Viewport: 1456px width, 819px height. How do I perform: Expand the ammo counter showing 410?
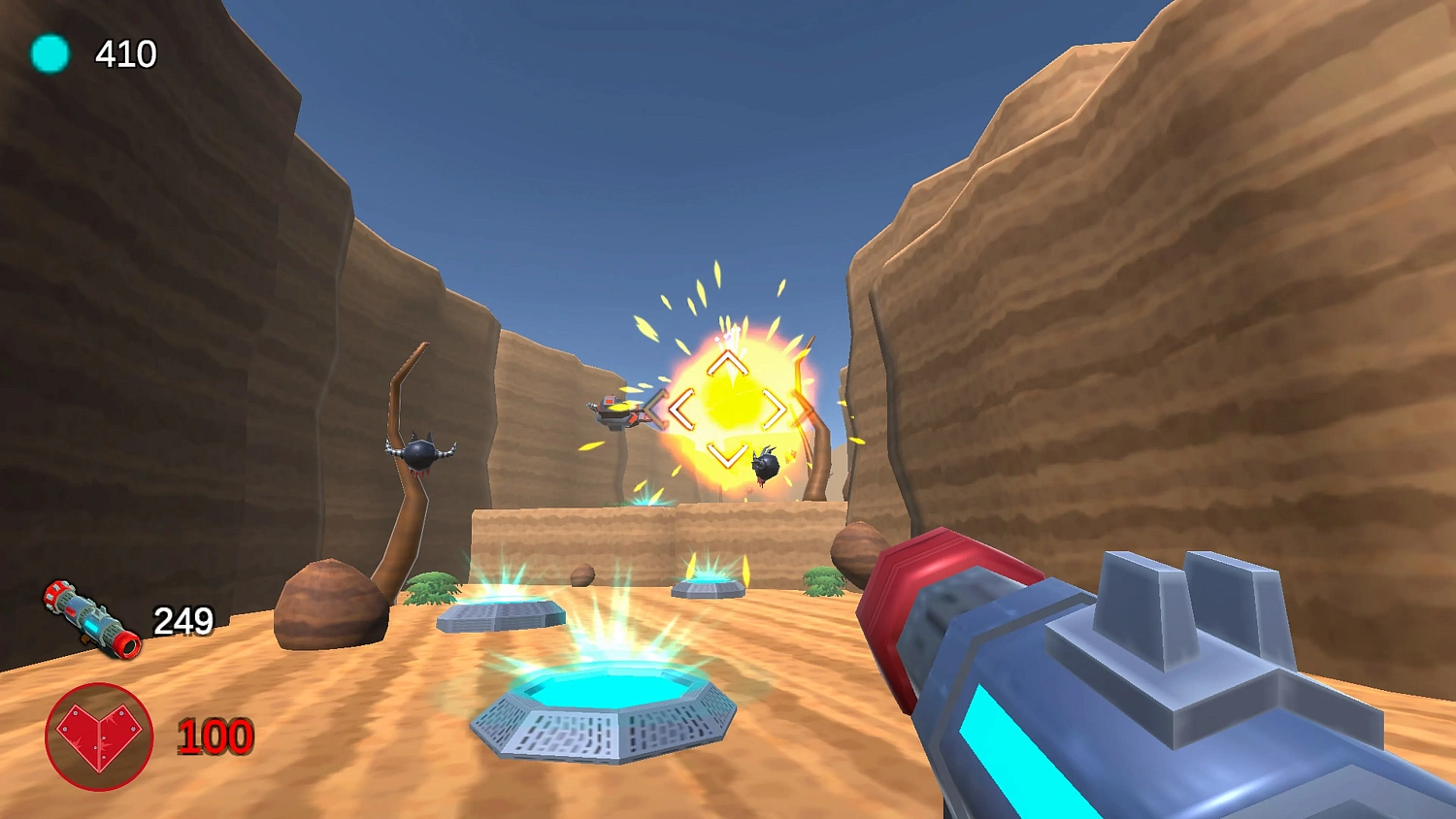pyautogui.click(x=126, y=54)
